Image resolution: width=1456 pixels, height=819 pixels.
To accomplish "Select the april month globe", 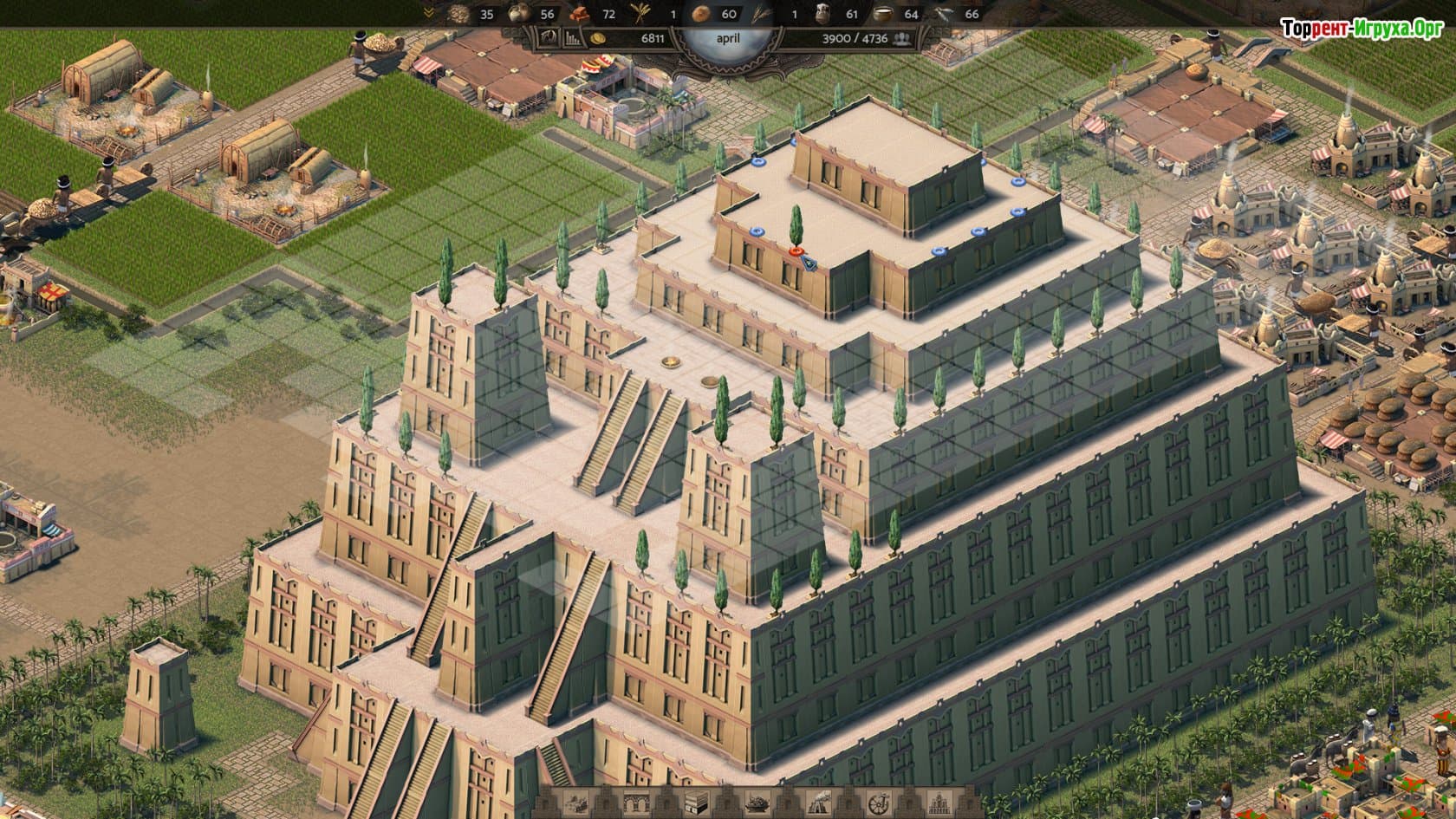I will point(728,38).
